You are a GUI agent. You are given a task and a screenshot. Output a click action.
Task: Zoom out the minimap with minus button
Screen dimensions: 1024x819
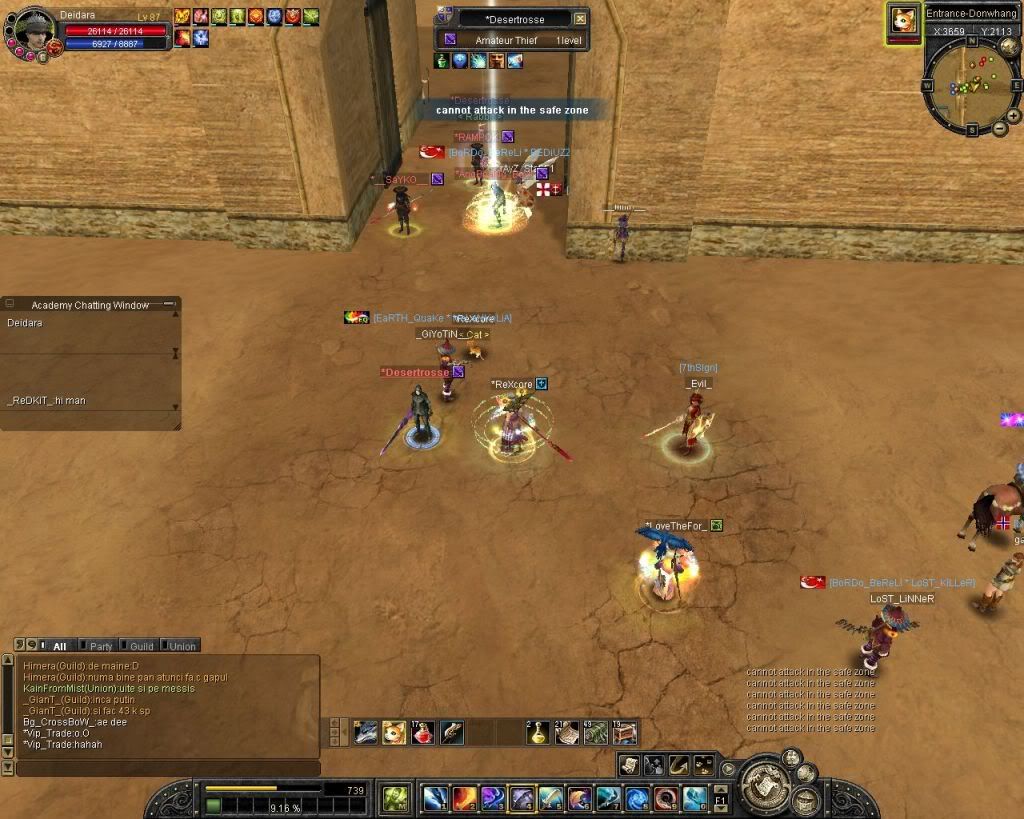[998, 128]
